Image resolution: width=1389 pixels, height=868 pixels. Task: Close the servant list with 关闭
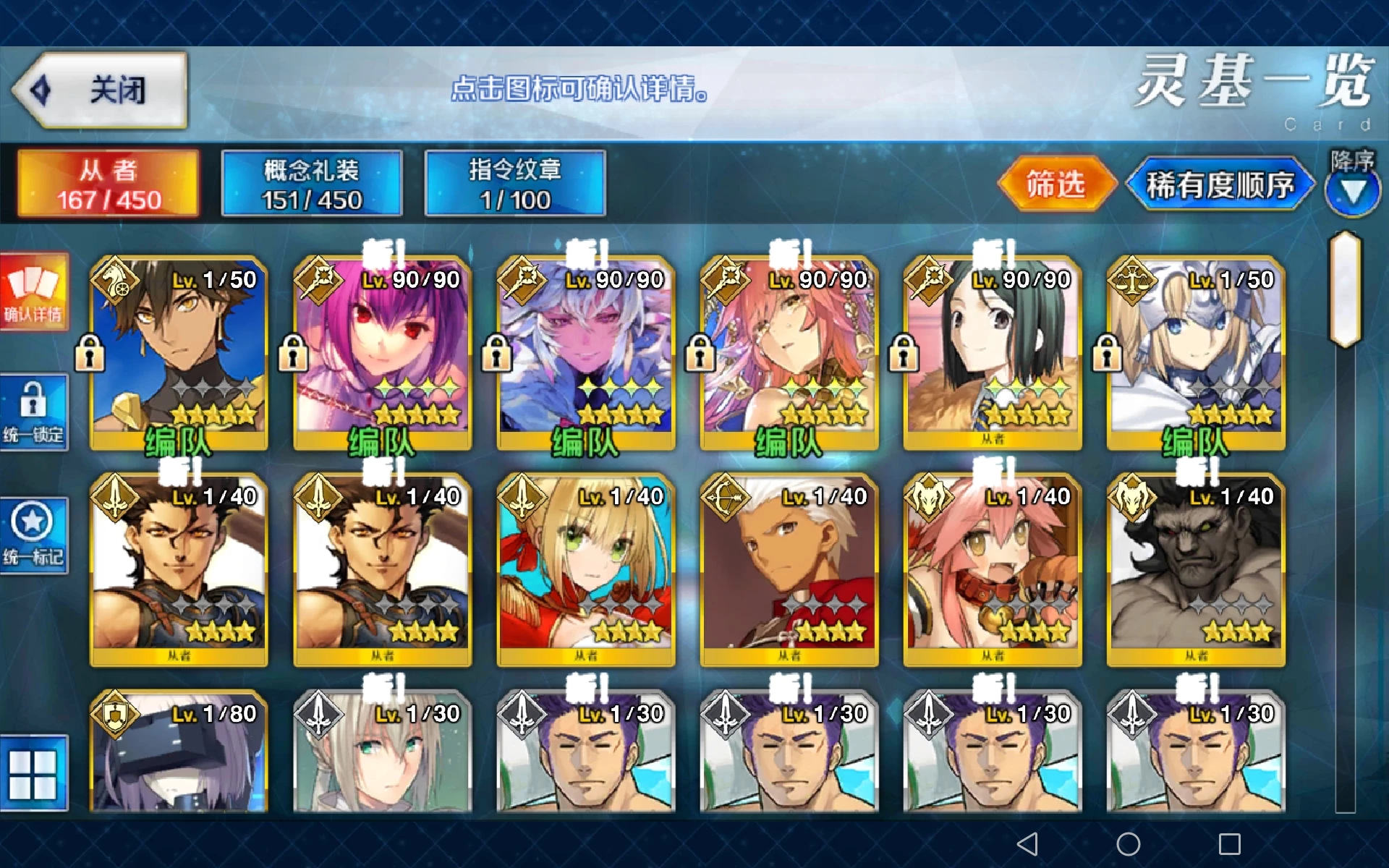(x=101, y=90)
